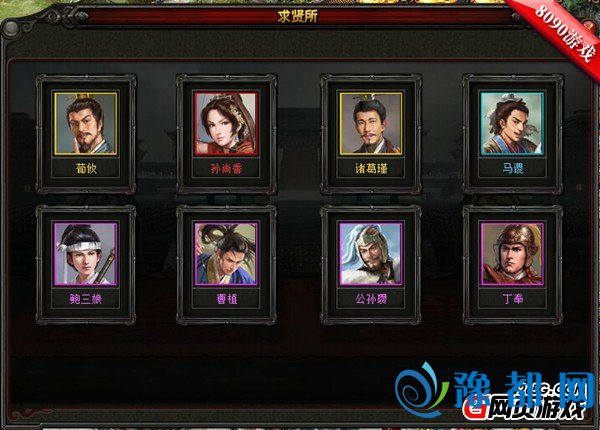The width and height of the screenshot is (600, 430).
Task: Select the 马谡 hero card
Action: (511, 125)
